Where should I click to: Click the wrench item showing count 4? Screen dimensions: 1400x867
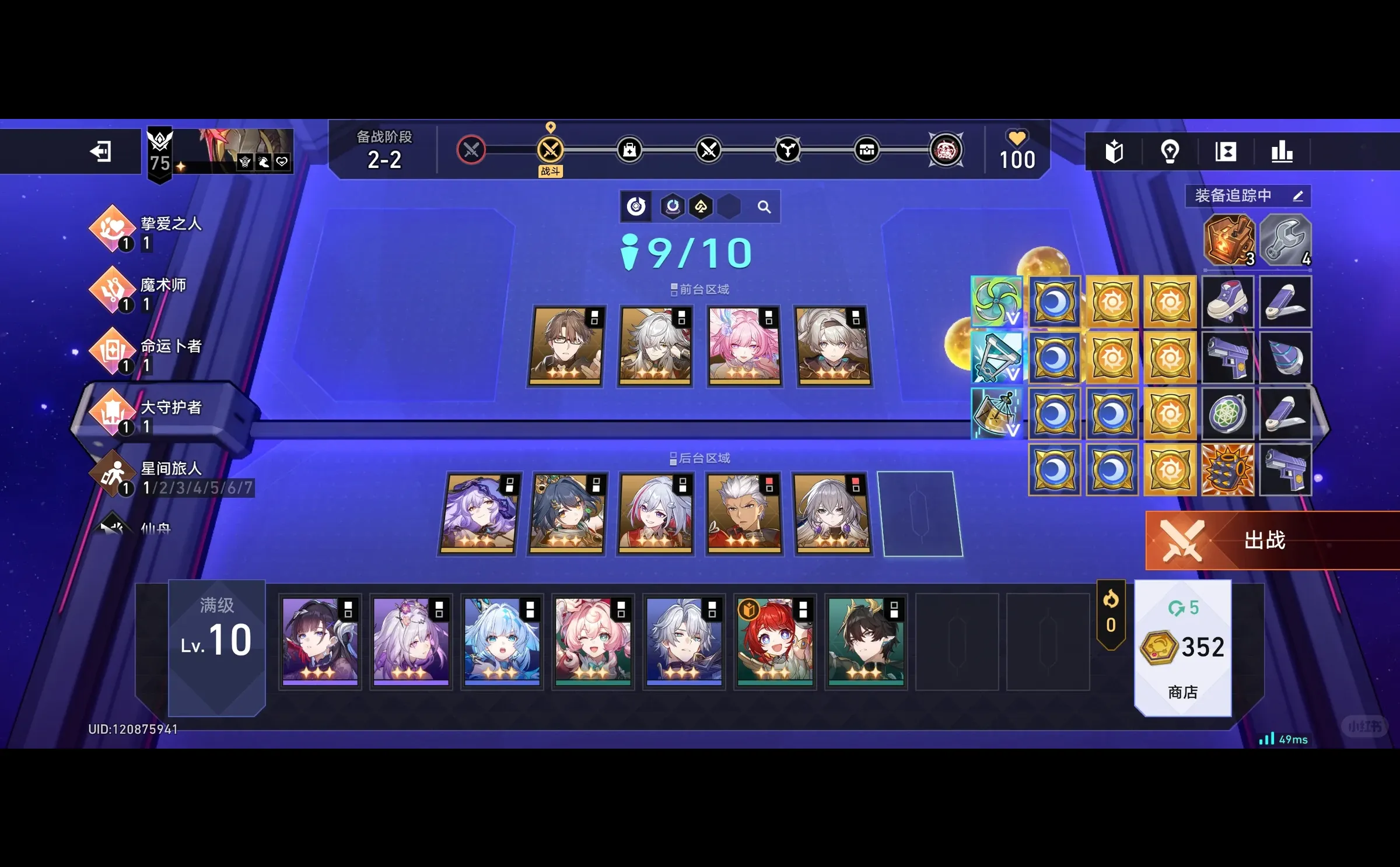pyautogui.click(x=1286, y=239)
